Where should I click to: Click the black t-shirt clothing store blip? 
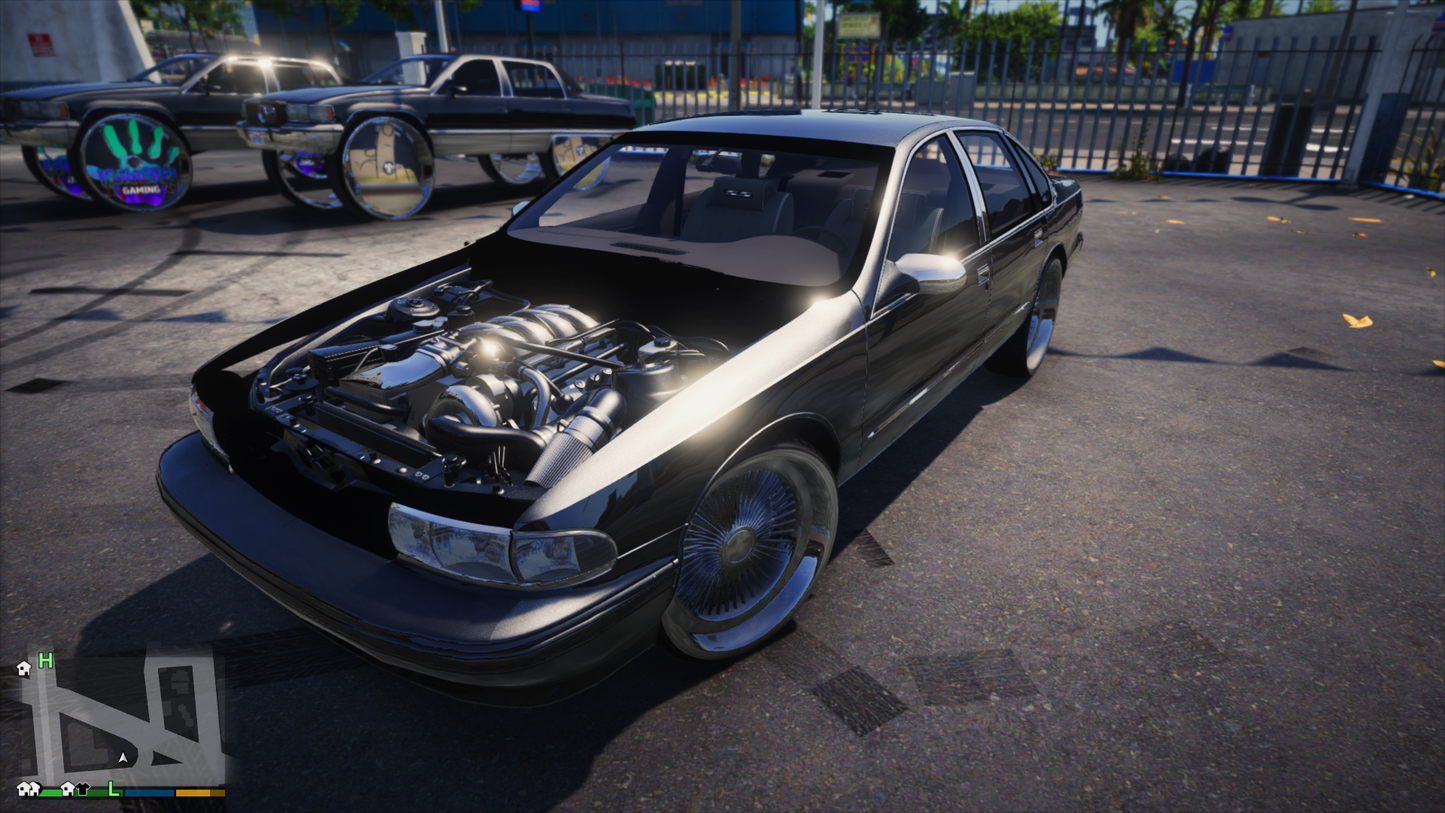(82, 790)
